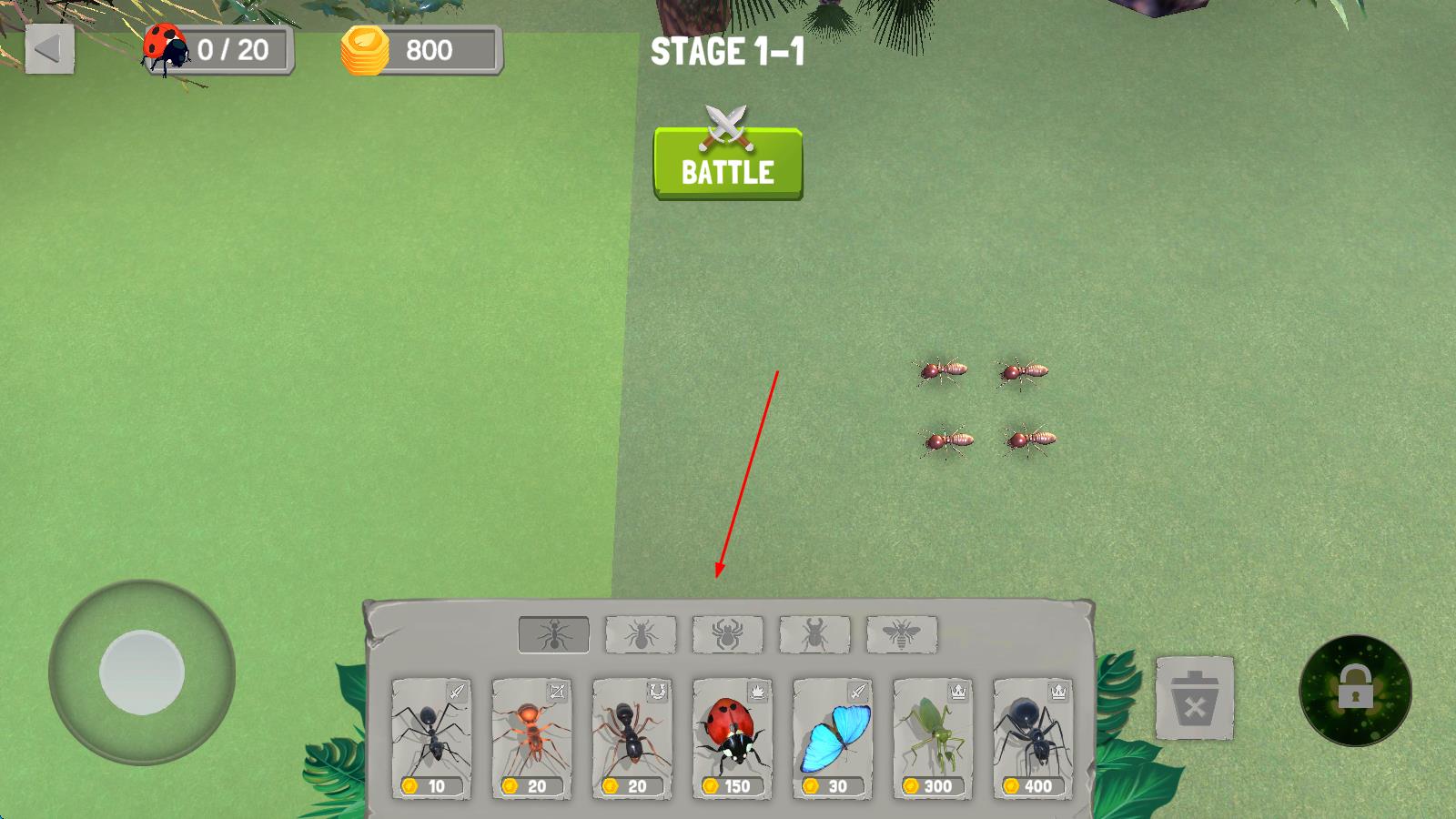Pick the green mantis card costing 300

(x=932, y=739)
